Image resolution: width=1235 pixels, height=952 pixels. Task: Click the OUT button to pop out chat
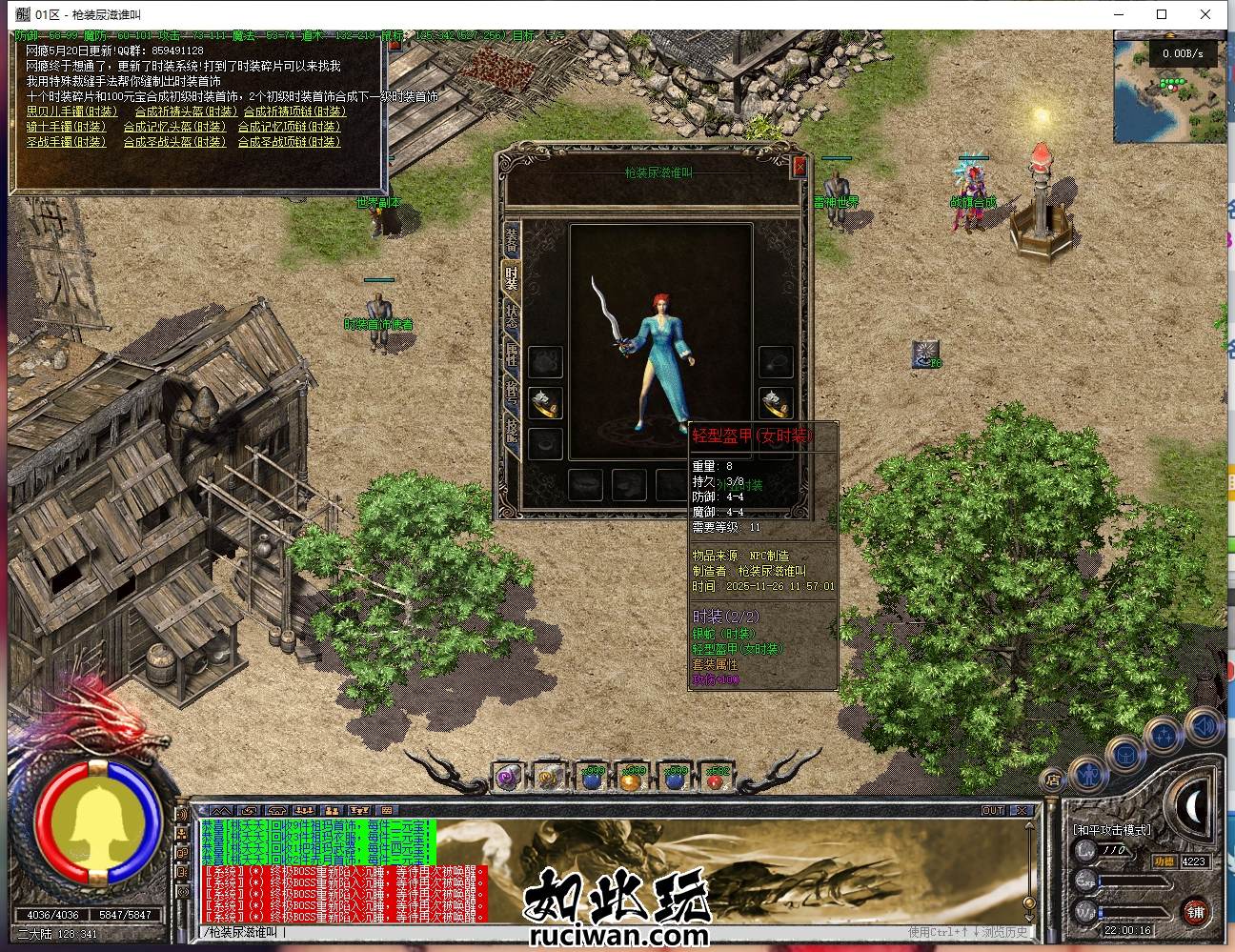pyautogui.click(x=994, y=810)
